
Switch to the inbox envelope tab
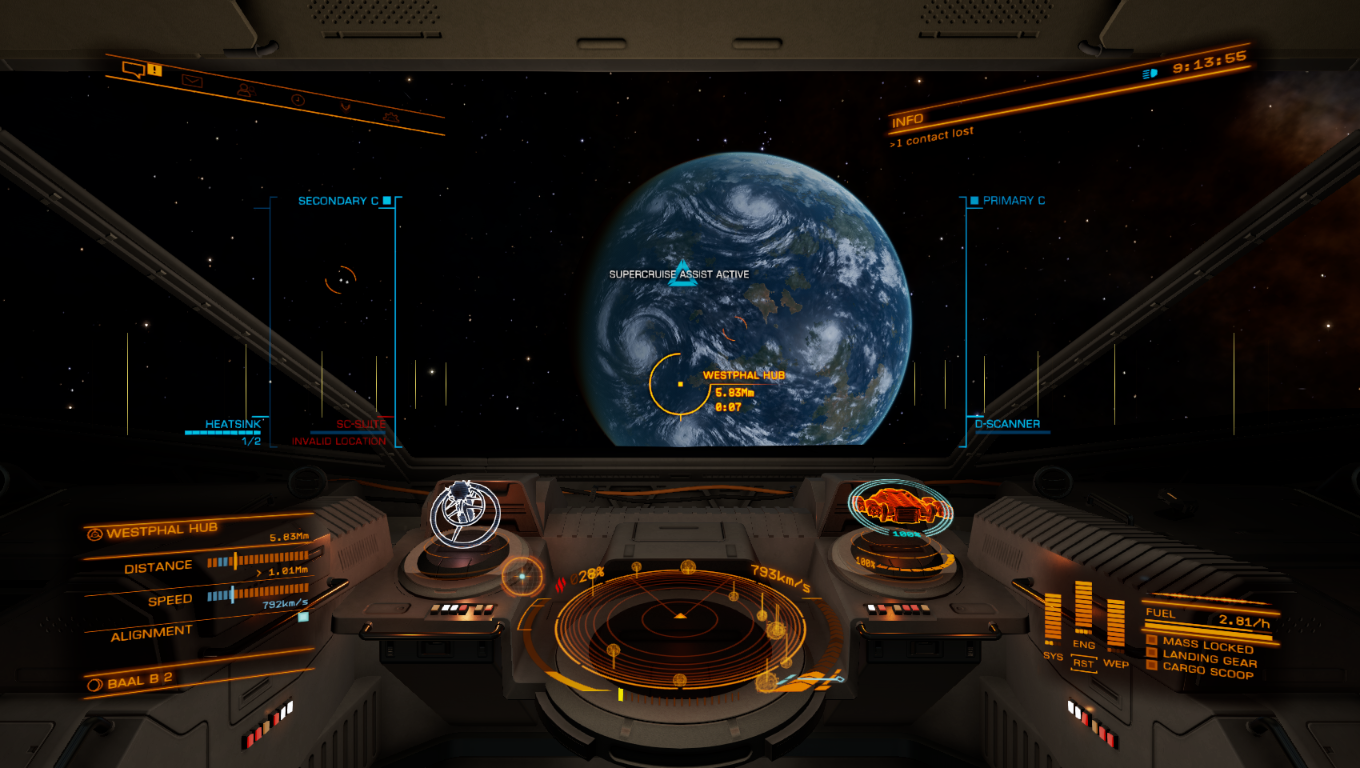[191, 80]
